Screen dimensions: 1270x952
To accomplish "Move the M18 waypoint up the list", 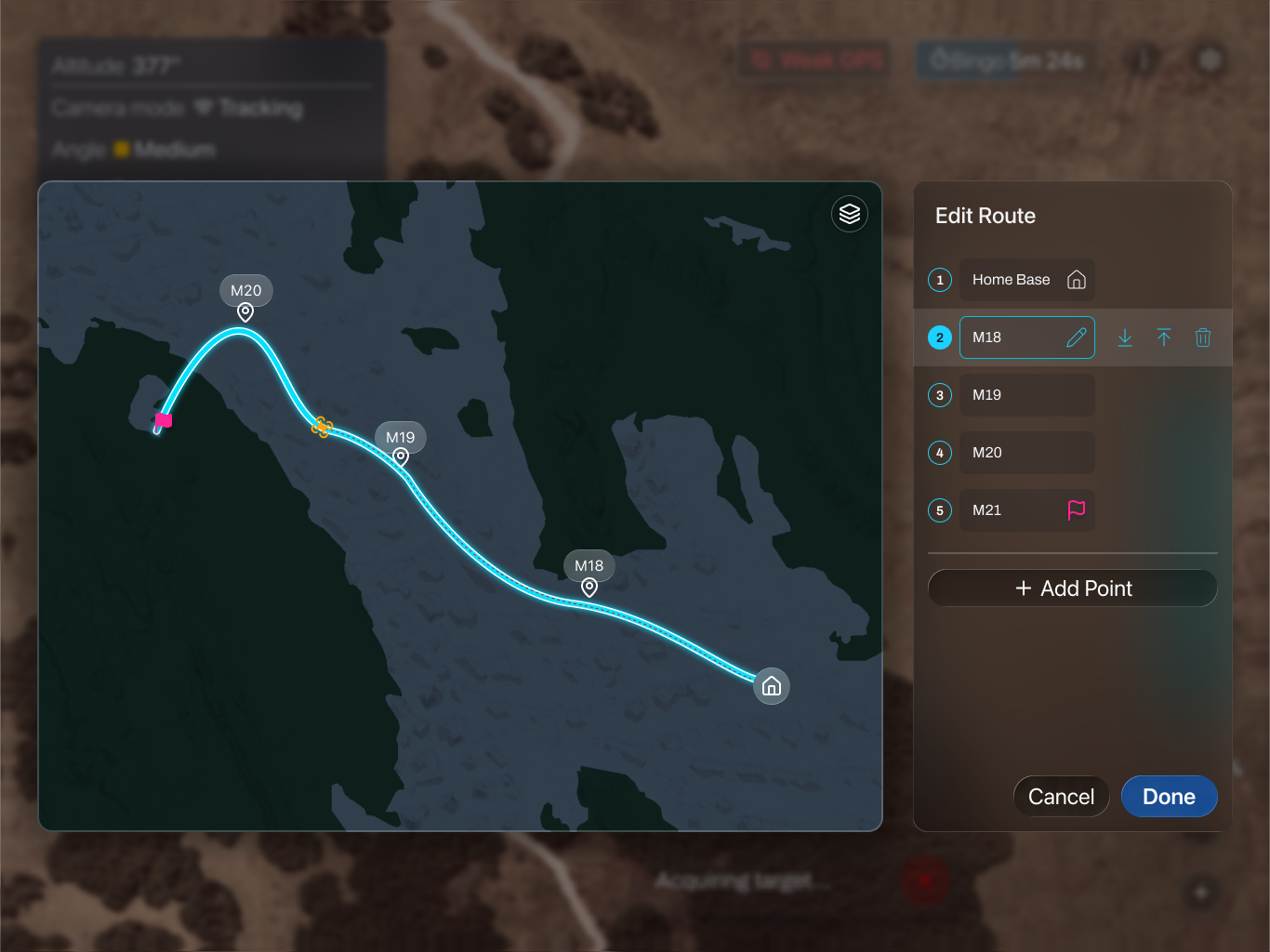I will [x=1164, y=337].
